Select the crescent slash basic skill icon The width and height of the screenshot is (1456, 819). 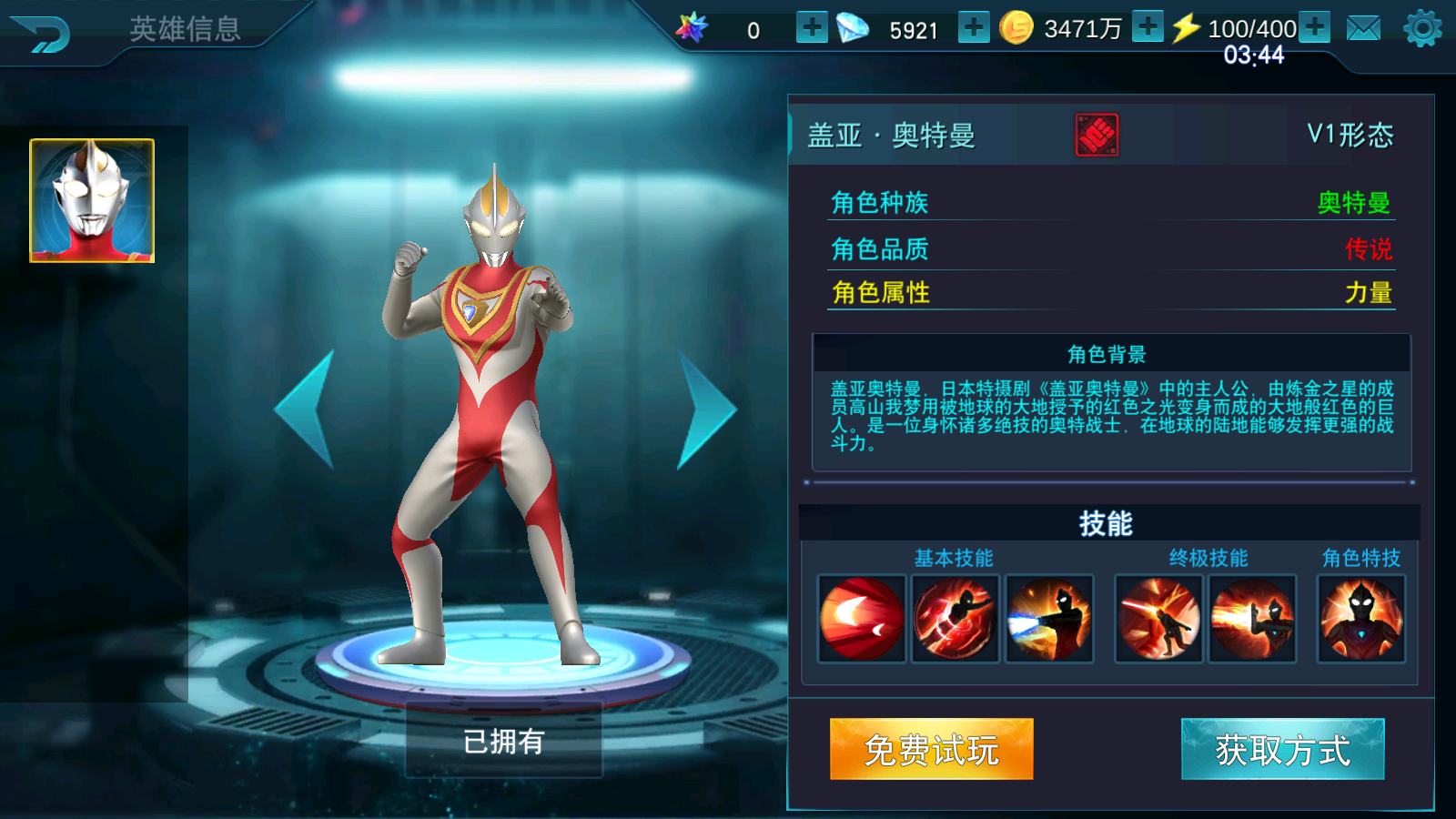(x=860, y=618)
